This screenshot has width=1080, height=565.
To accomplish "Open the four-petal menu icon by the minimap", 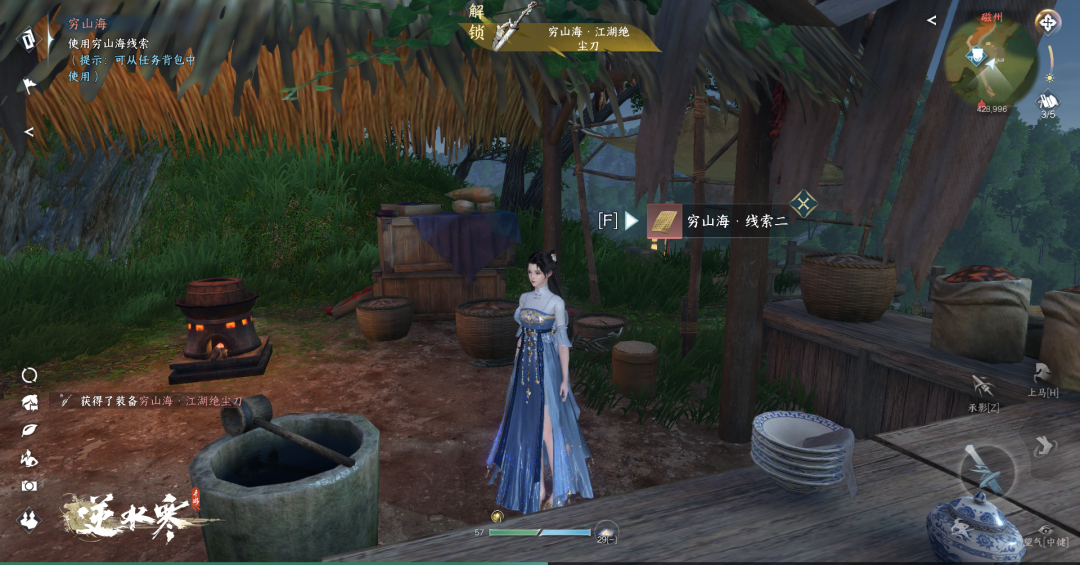I will (1047, 22).
